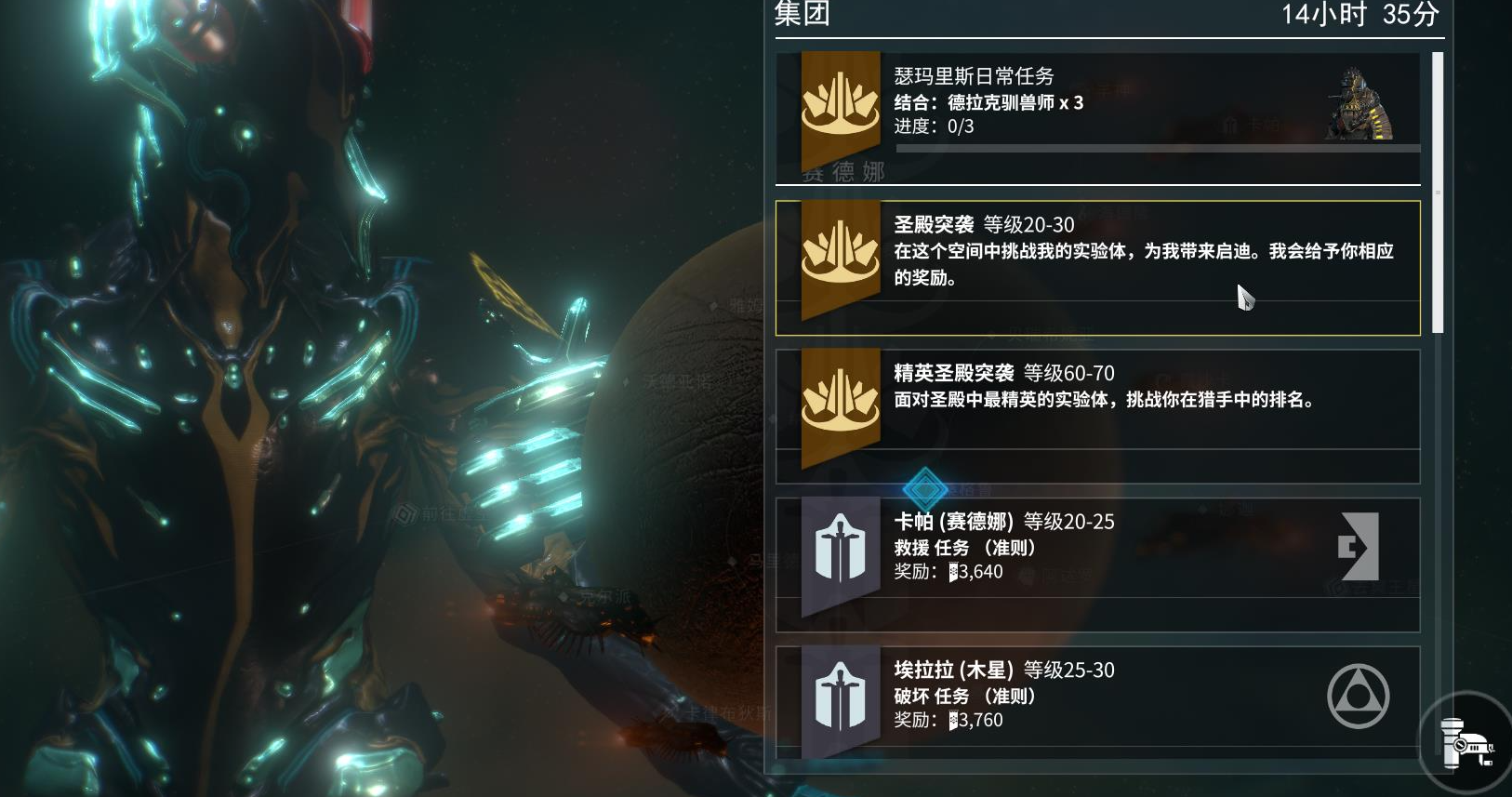
Task: Click the sword emblem on the Elara mission
Action: pyautogui.click(x=840, y=696)
